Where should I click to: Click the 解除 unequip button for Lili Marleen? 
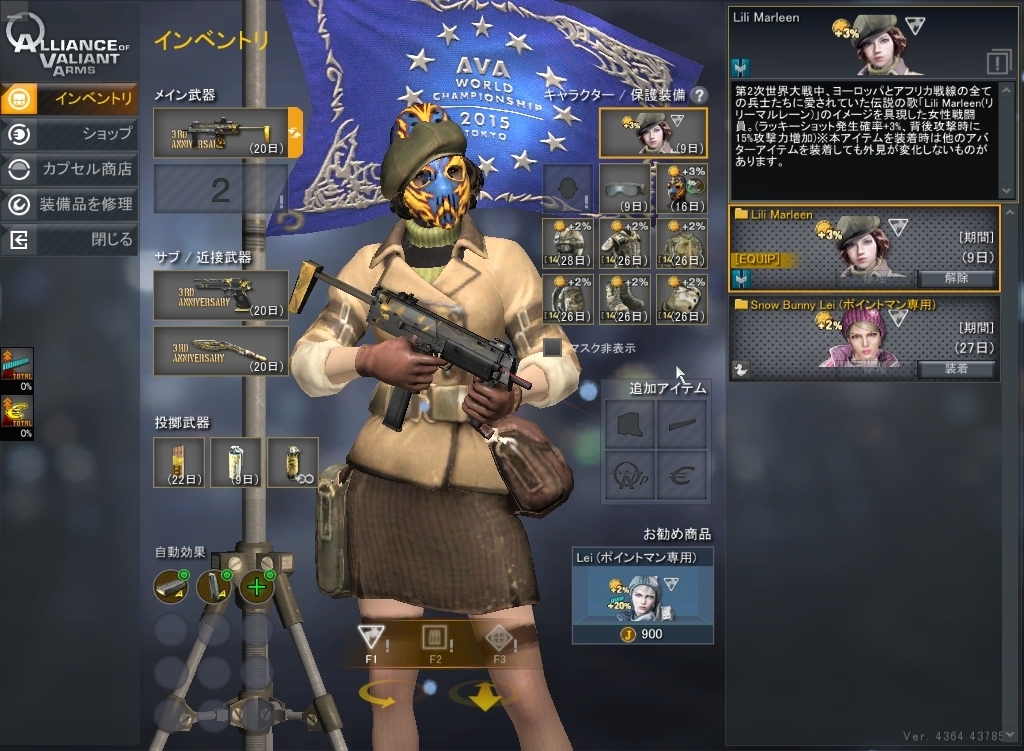click(x=955, y=278)
